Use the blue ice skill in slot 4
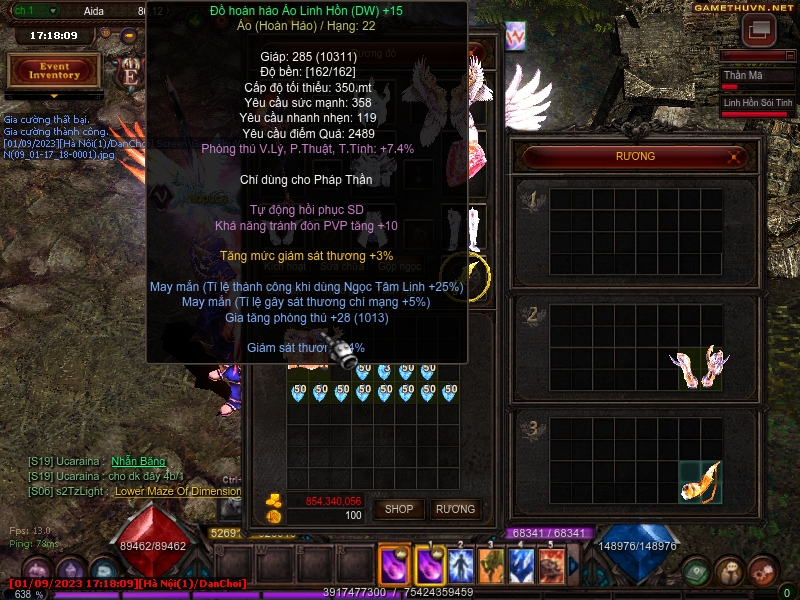800x600 pixels. pos(521,567)
